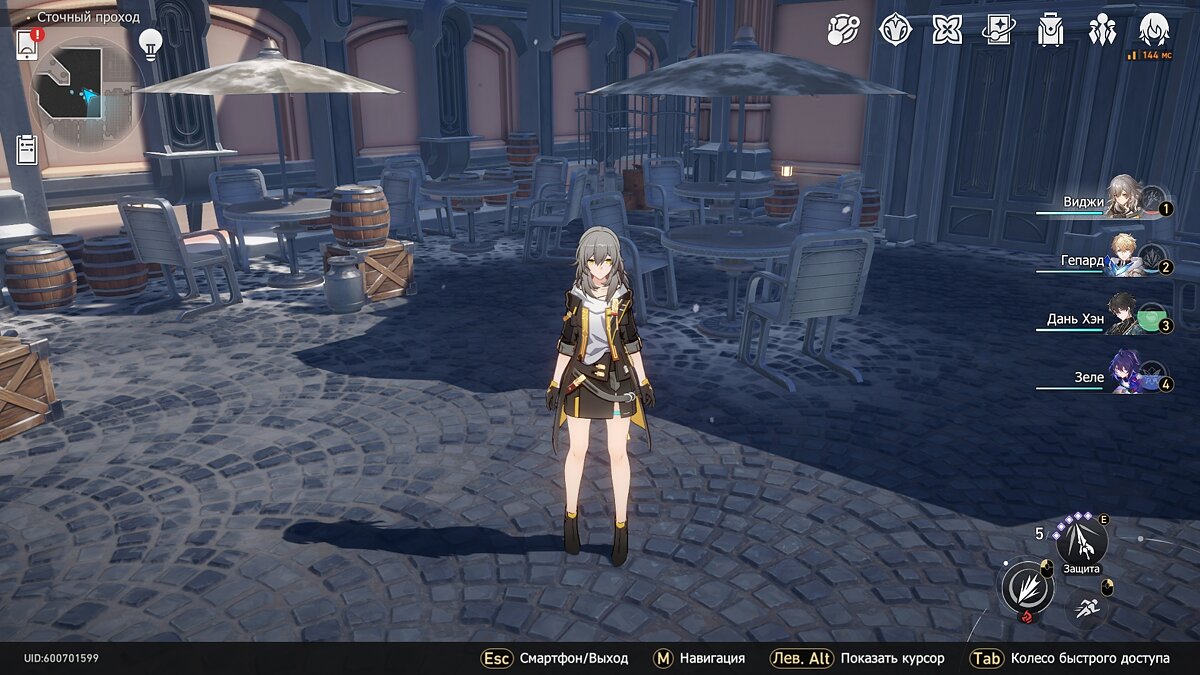
Task: Toggle the sprint running-figure icon
Action: pyautogui.click(x=1086, y=605)
